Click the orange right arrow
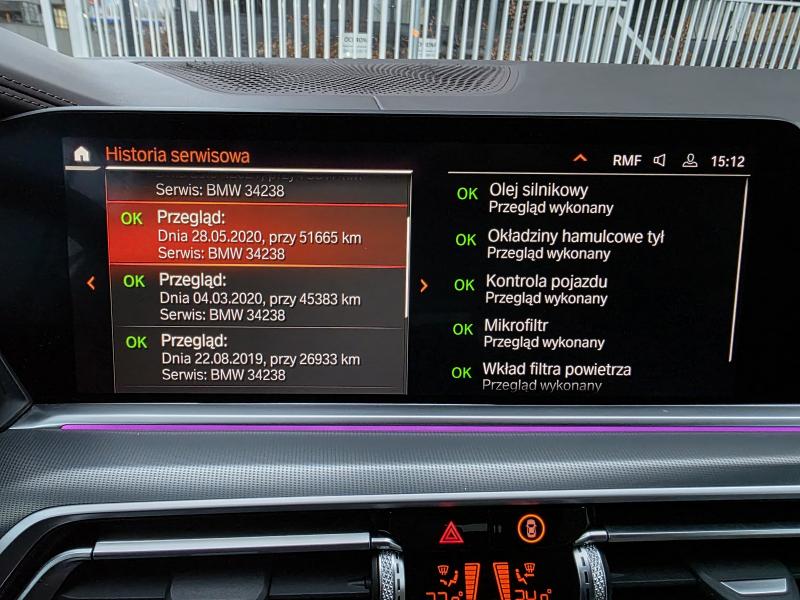Viewport: 800px width, 600px height. [x=423, y=285]
